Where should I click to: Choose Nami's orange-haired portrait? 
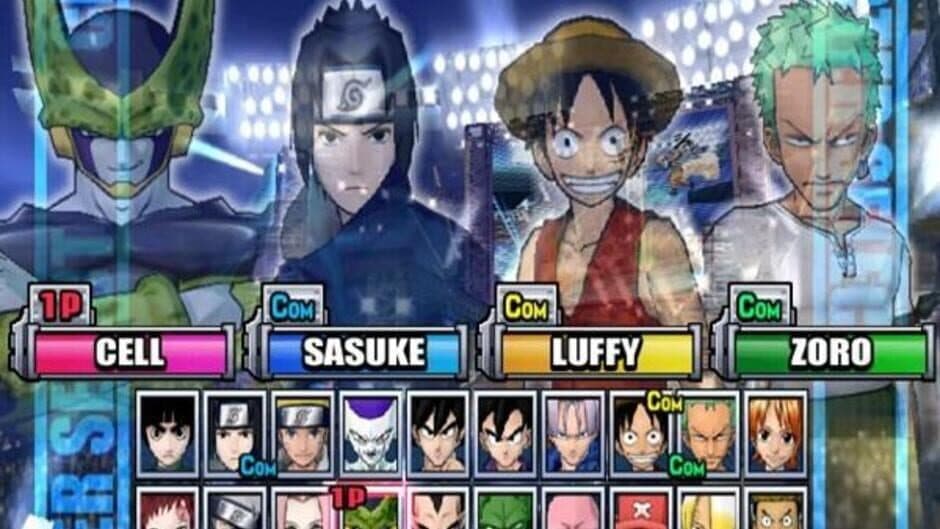[776, 432]
